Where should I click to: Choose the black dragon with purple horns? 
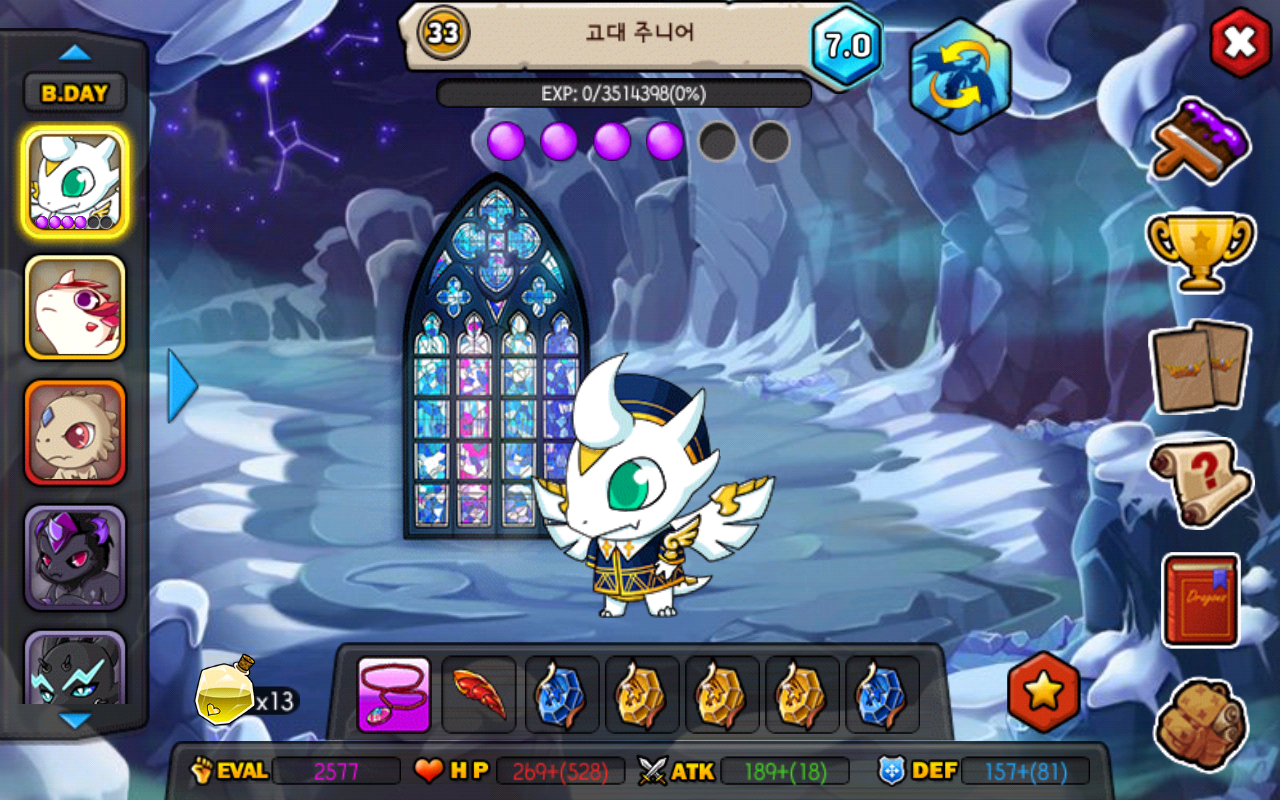[75, 557]
